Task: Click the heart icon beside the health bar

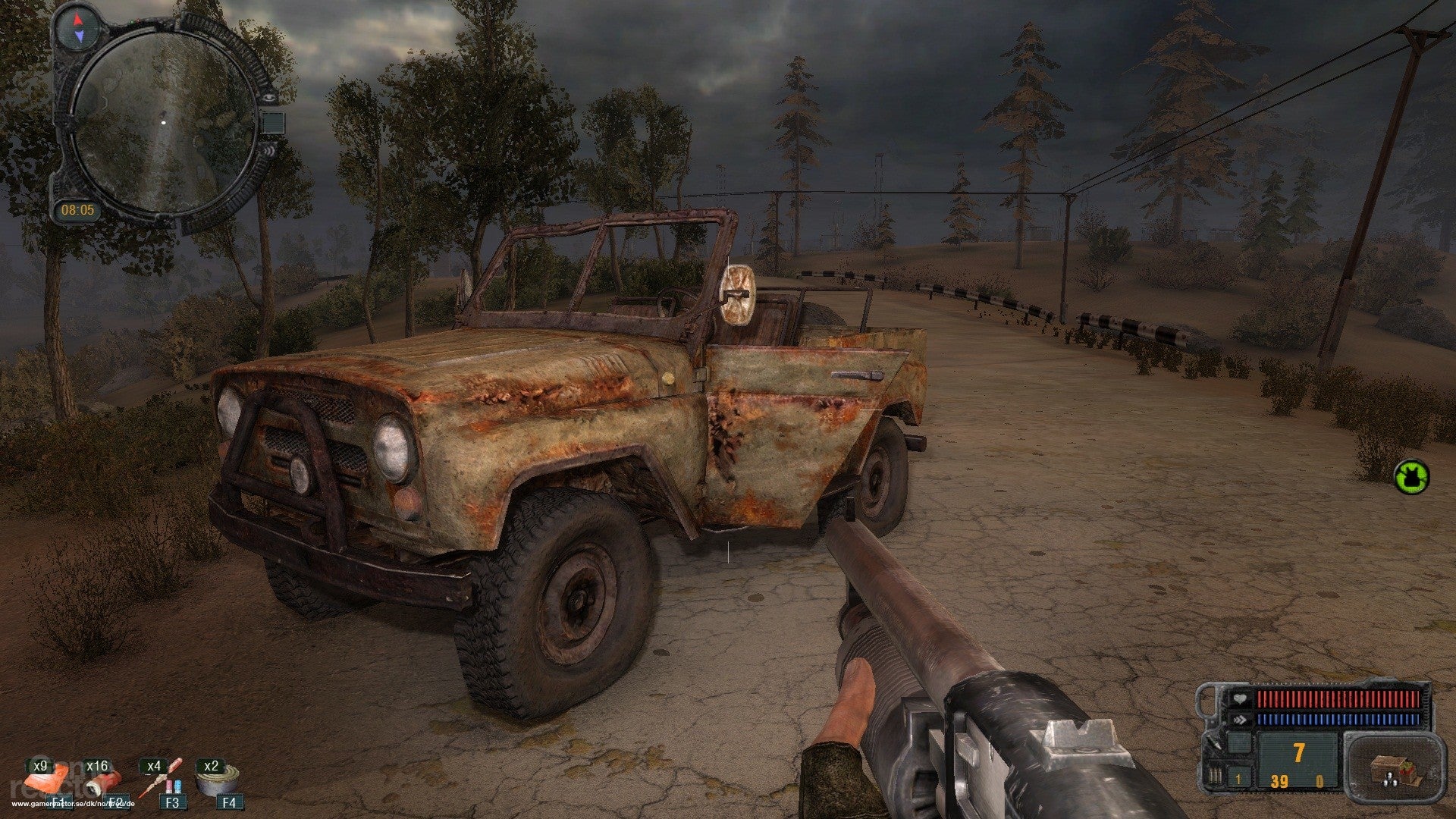Action: [x=1240, y=698]
